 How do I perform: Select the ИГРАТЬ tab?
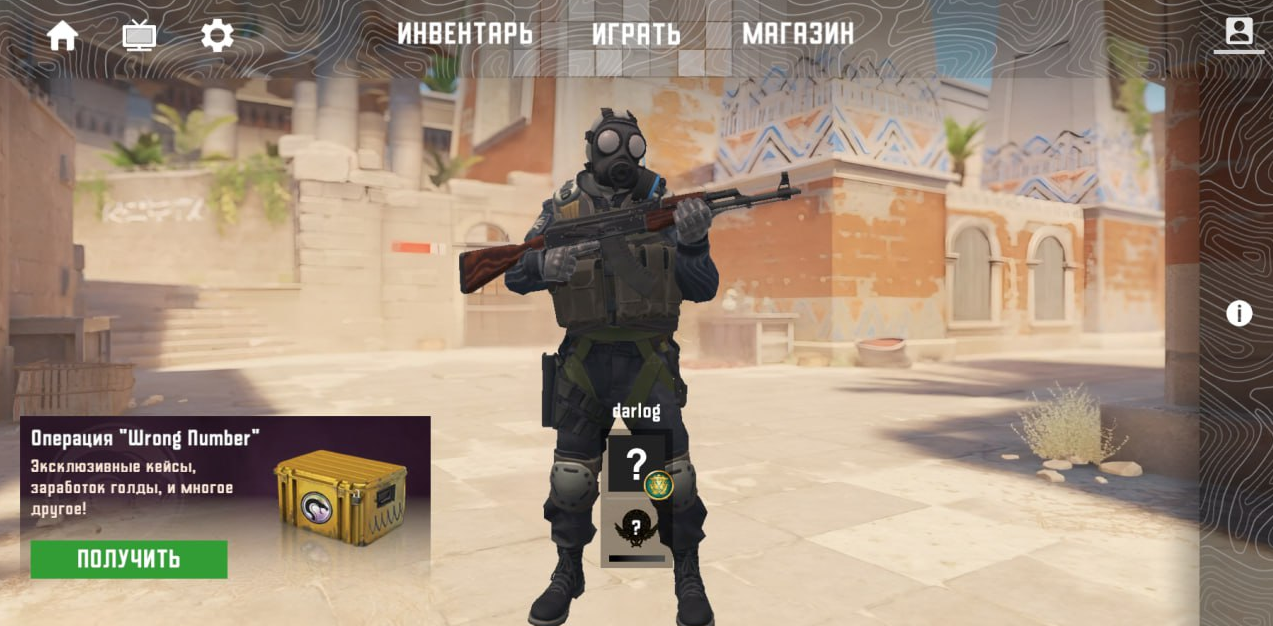[x=636, y=34]
